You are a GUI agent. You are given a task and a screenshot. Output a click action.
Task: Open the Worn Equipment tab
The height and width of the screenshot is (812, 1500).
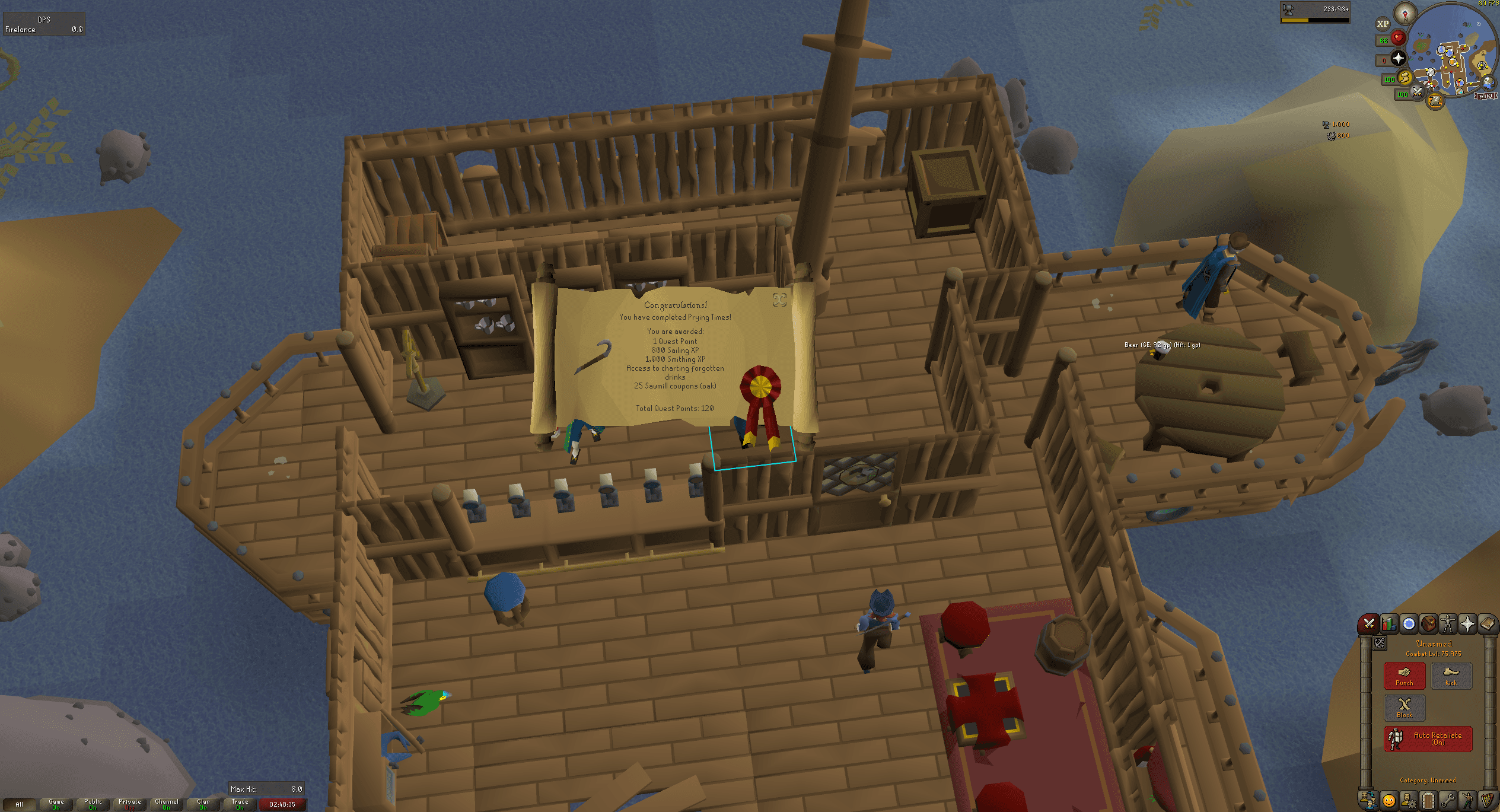click(x=1449, y=623)
